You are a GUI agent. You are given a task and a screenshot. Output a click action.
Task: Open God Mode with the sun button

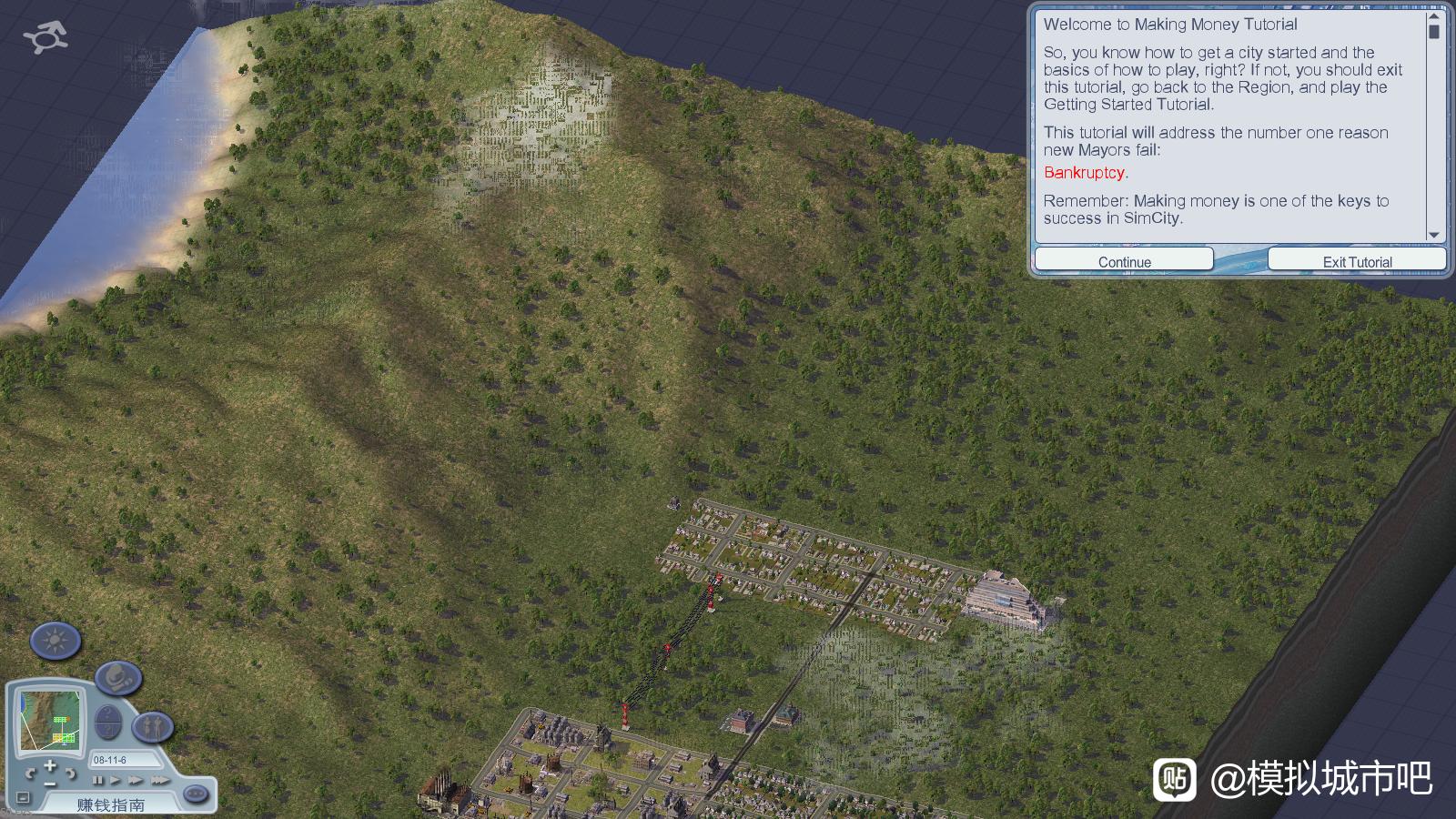click(x=56, y=641)
